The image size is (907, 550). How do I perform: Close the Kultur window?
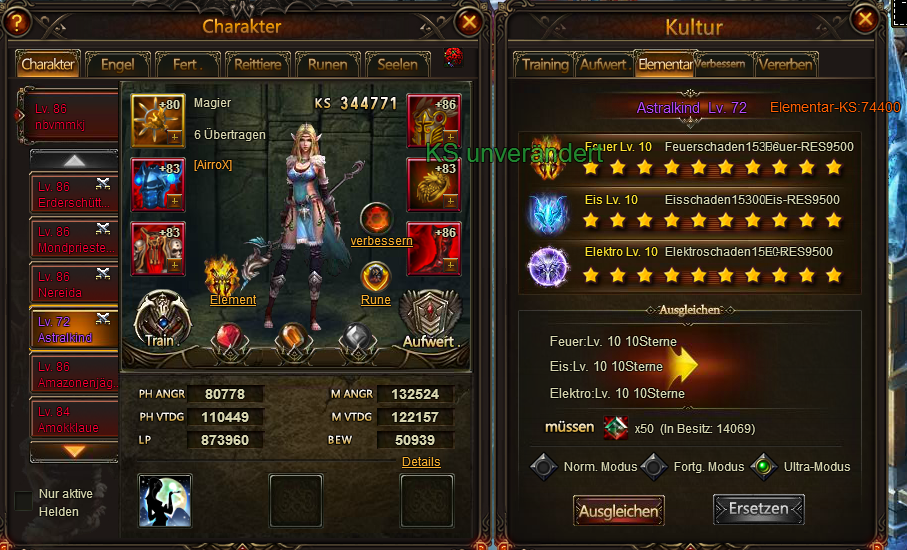click(866, 19)
